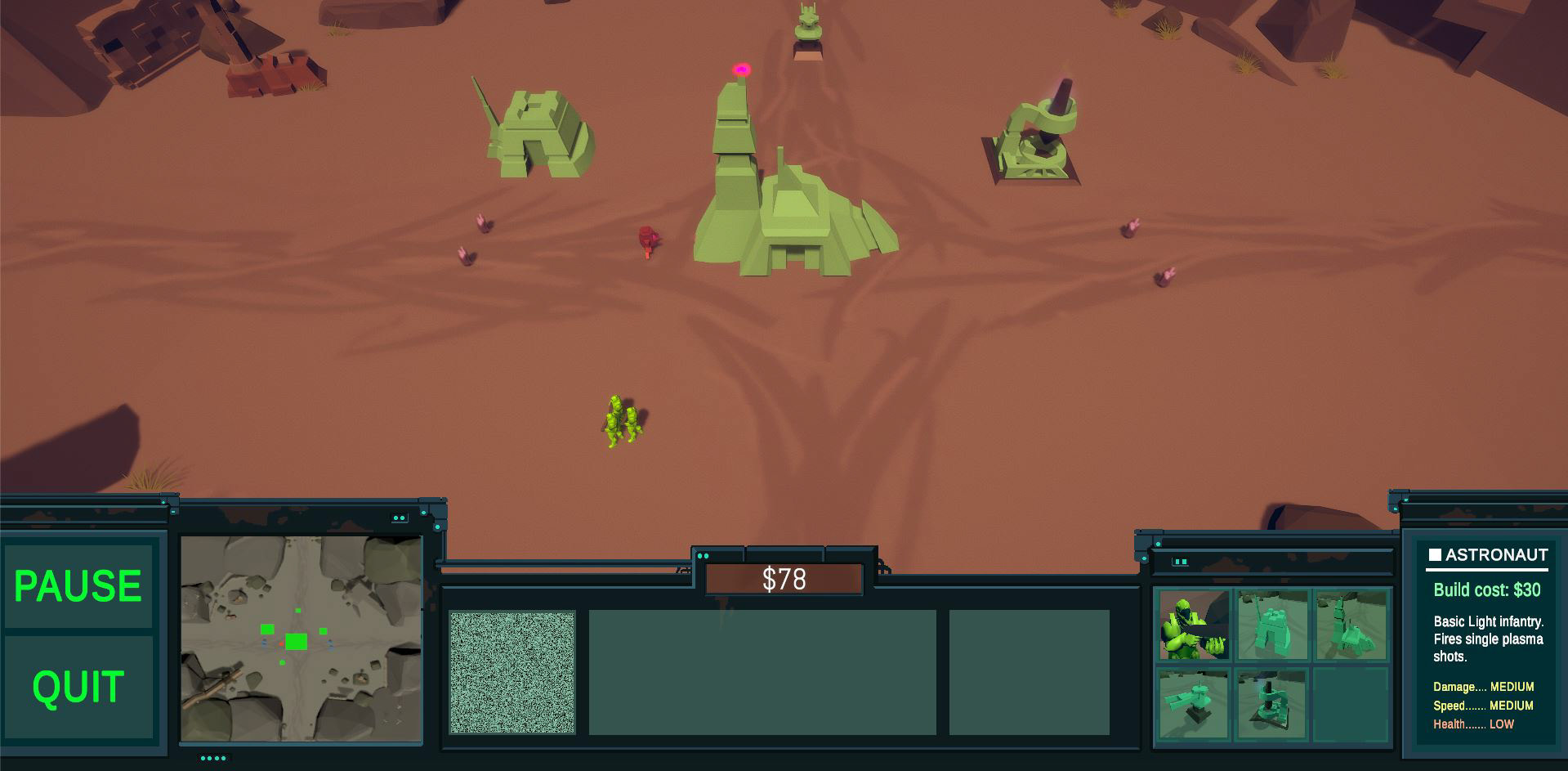Choose the drill extractor build icon
Image resolution: width=1568 pixels, height=771 pixels.
tap(1271, 703)
